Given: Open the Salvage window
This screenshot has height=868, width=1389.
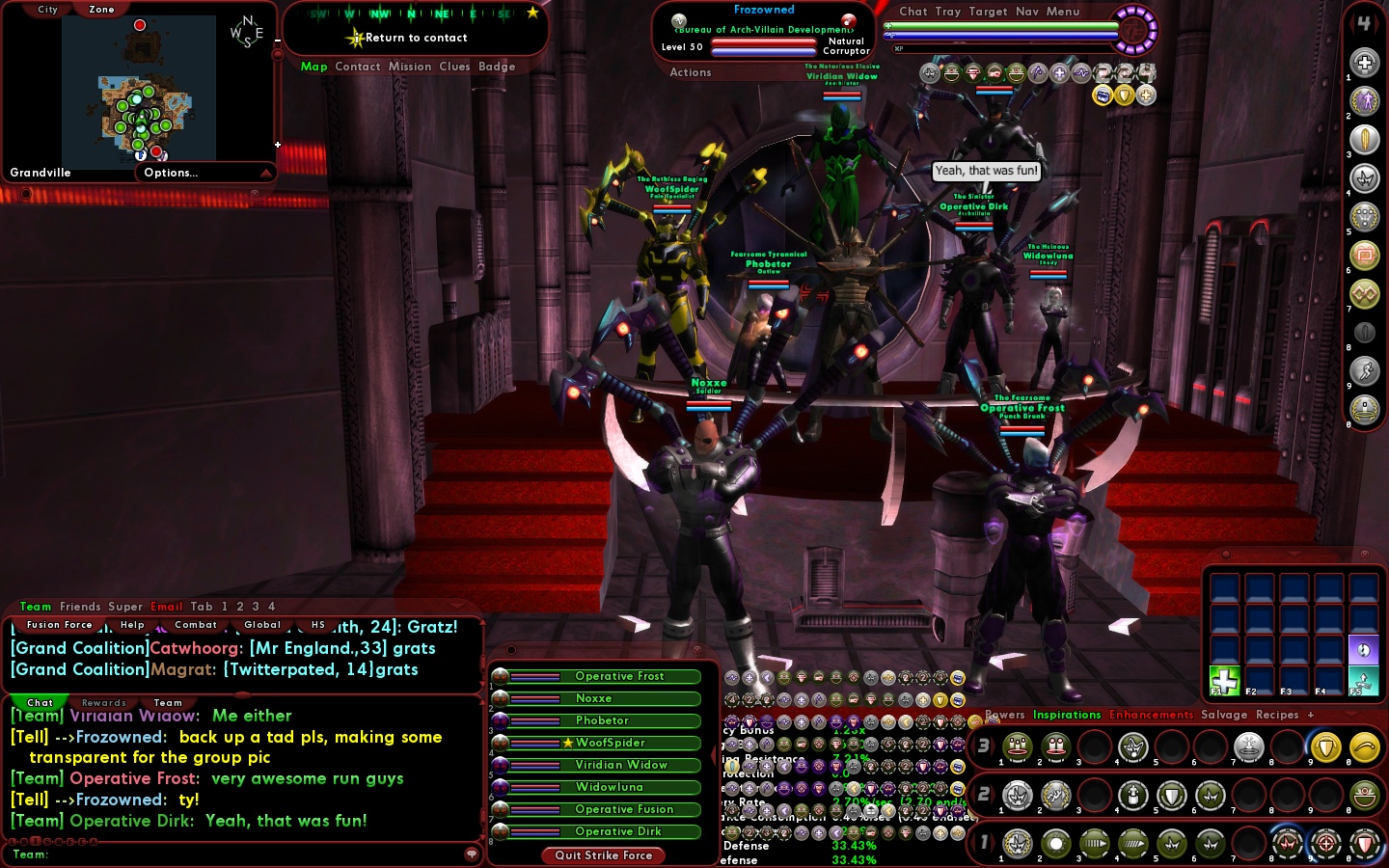Looking at the screenshot, I should pos(1224,715).
